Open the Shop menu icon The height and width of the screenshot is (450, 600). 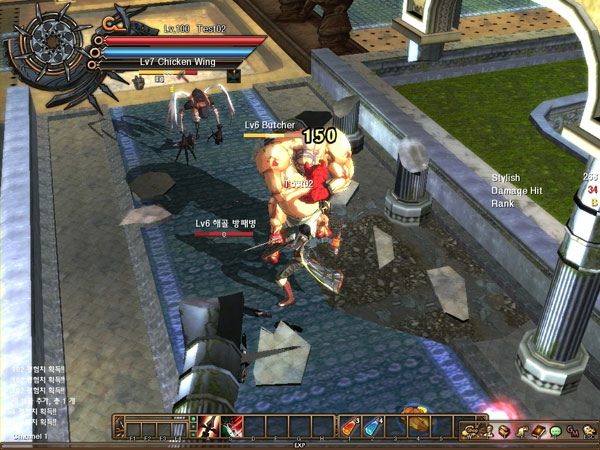pyautogui.click(x=469, y=430)
